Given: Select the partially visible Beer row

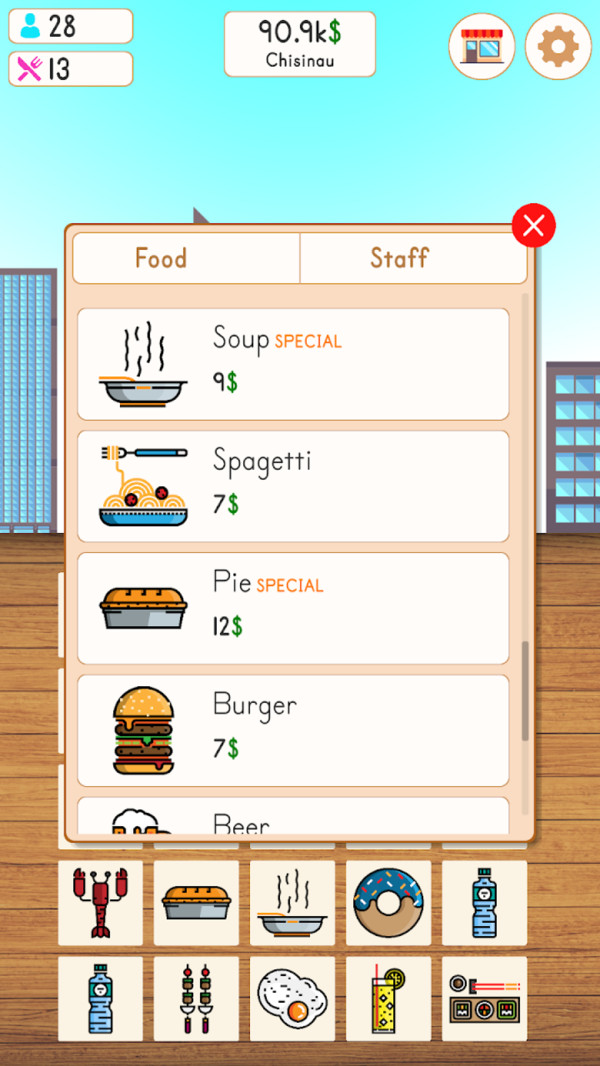Looking at the screenshot, I should click(x=293, y=818).
